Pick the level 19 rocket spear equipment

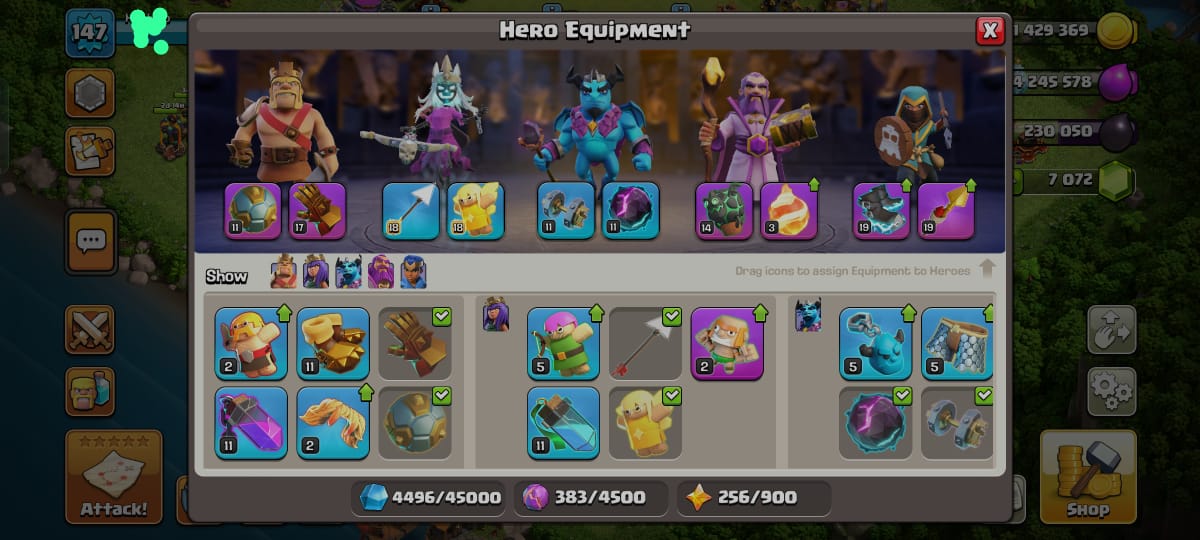(946, 211)
